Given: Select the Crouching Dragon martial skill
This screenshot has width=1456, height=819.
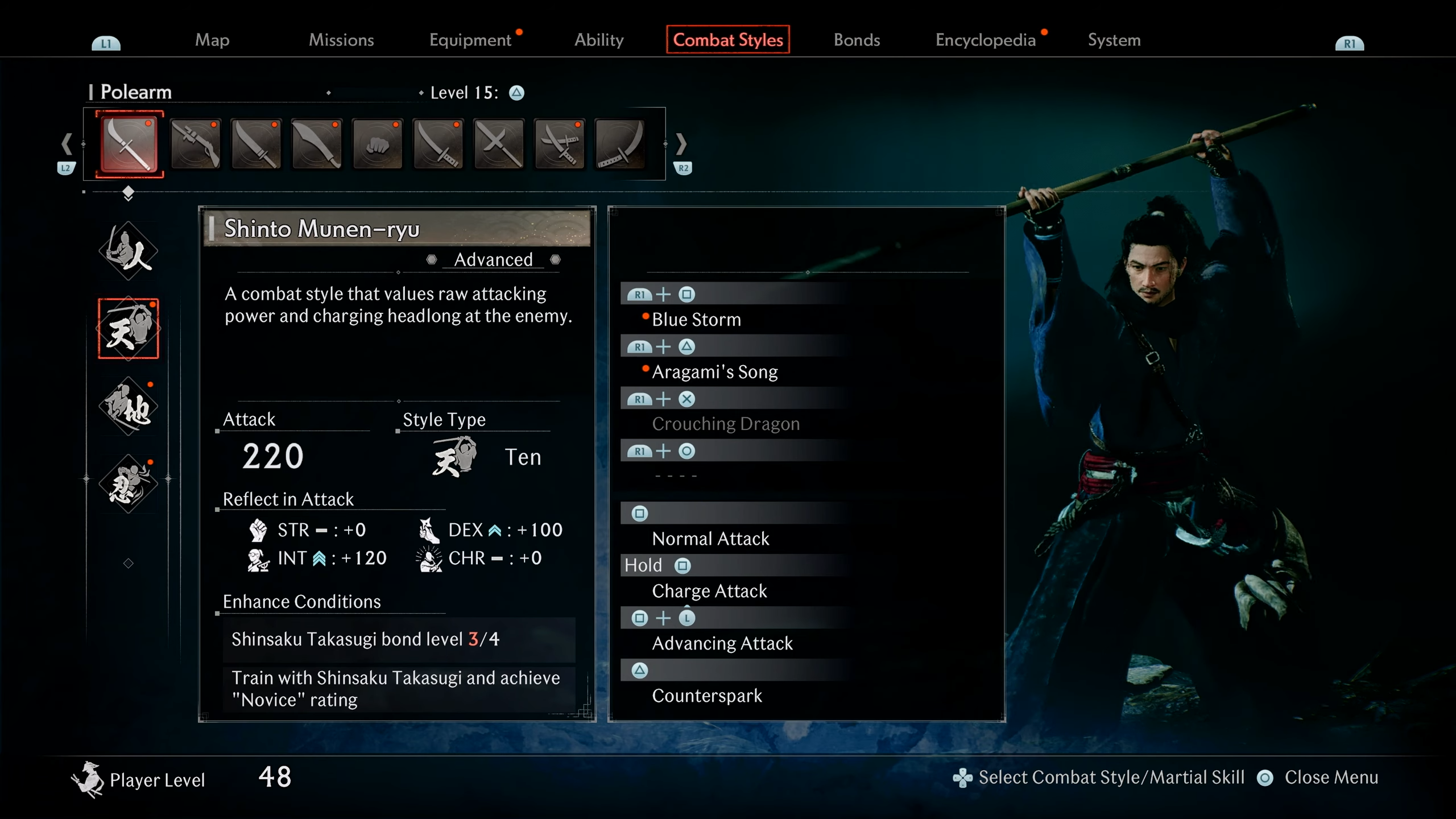Looking at the screenshot, I should coord(726,424).
